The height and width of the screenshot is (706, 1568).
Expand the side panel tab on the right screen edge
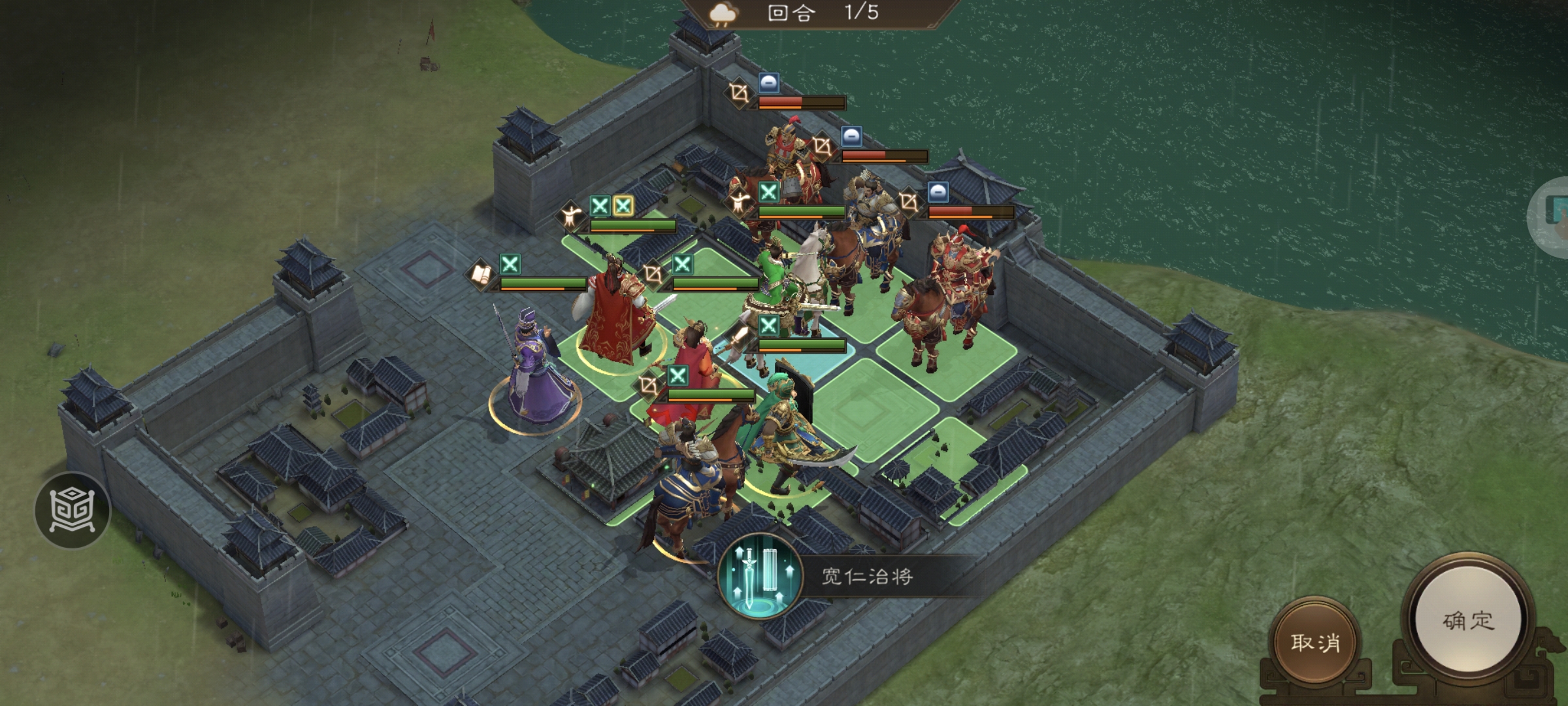pyautogui.click(x=1561, y=216)
